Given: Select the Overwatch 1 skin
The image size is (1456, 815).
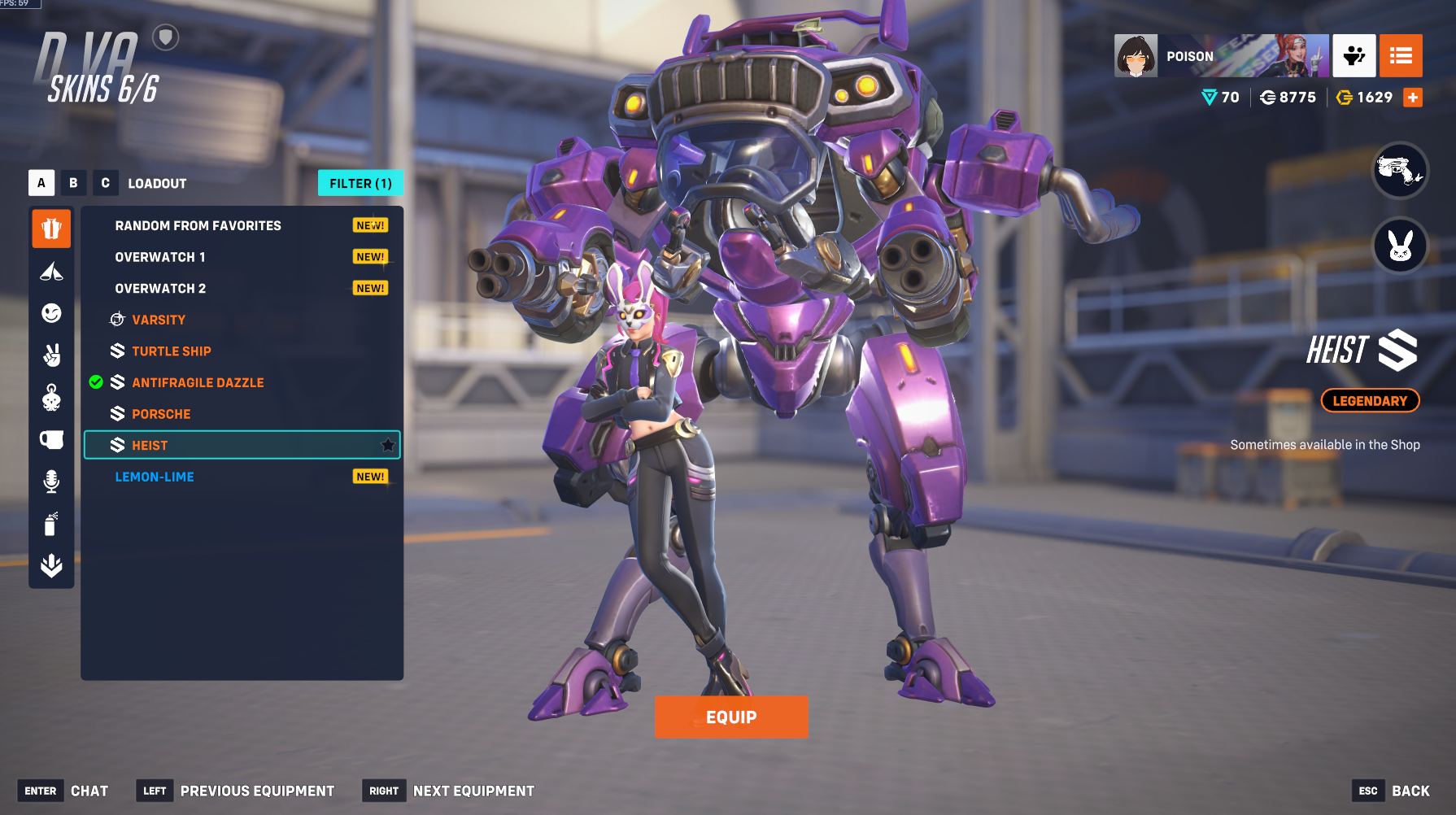Looking at the screenshot, I should pos(160,257).
